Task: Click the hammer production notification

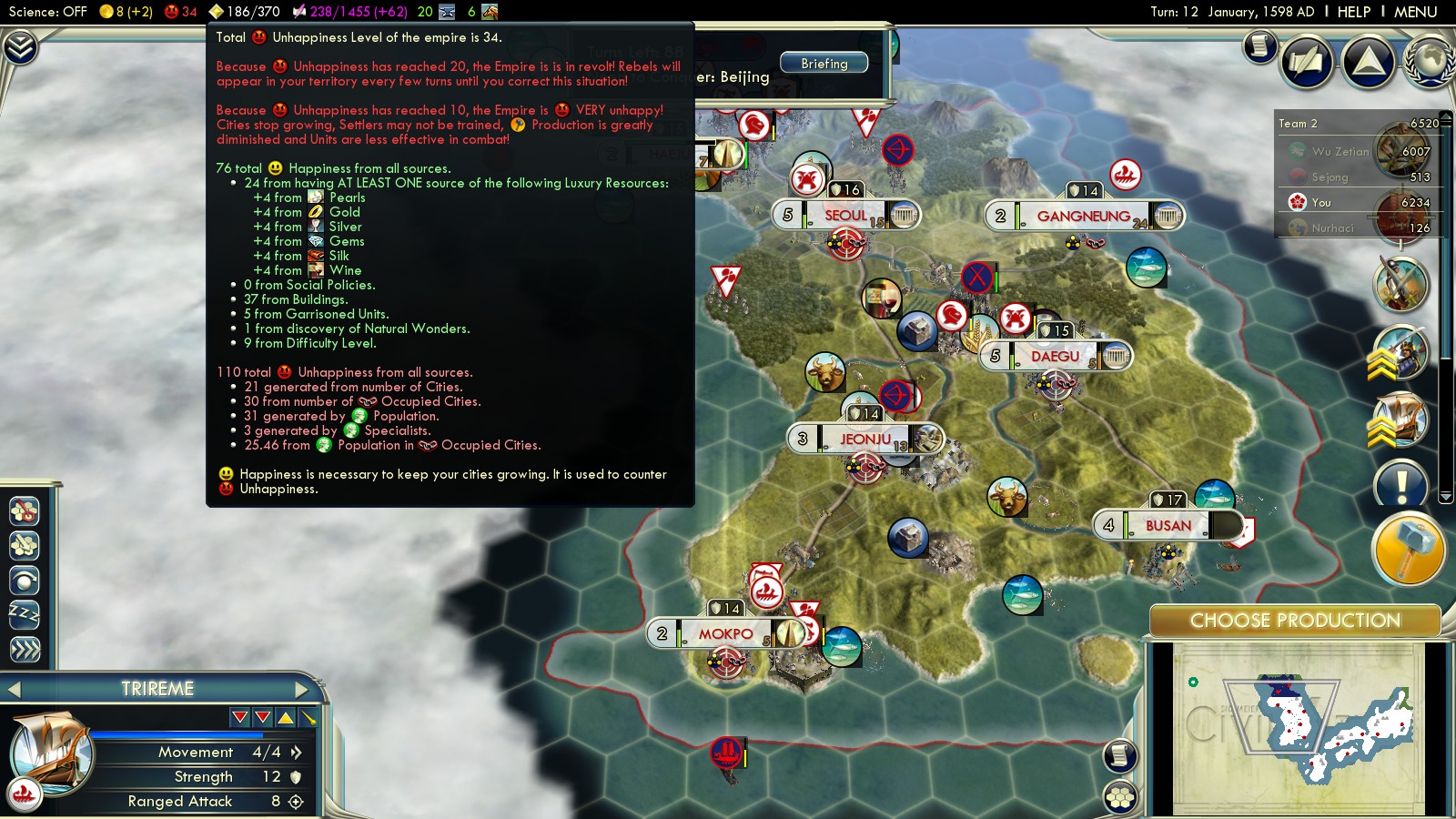Action: (x=1407, y=548)
